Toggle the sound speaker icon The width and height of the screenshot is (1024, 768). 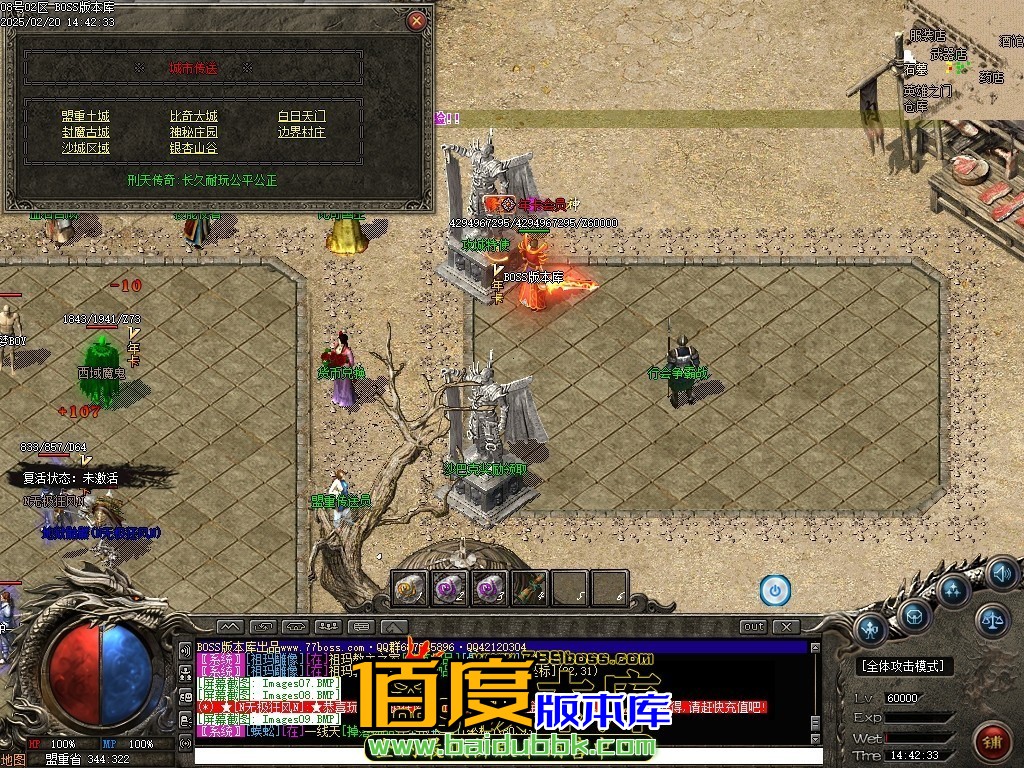coord(1000,574)
